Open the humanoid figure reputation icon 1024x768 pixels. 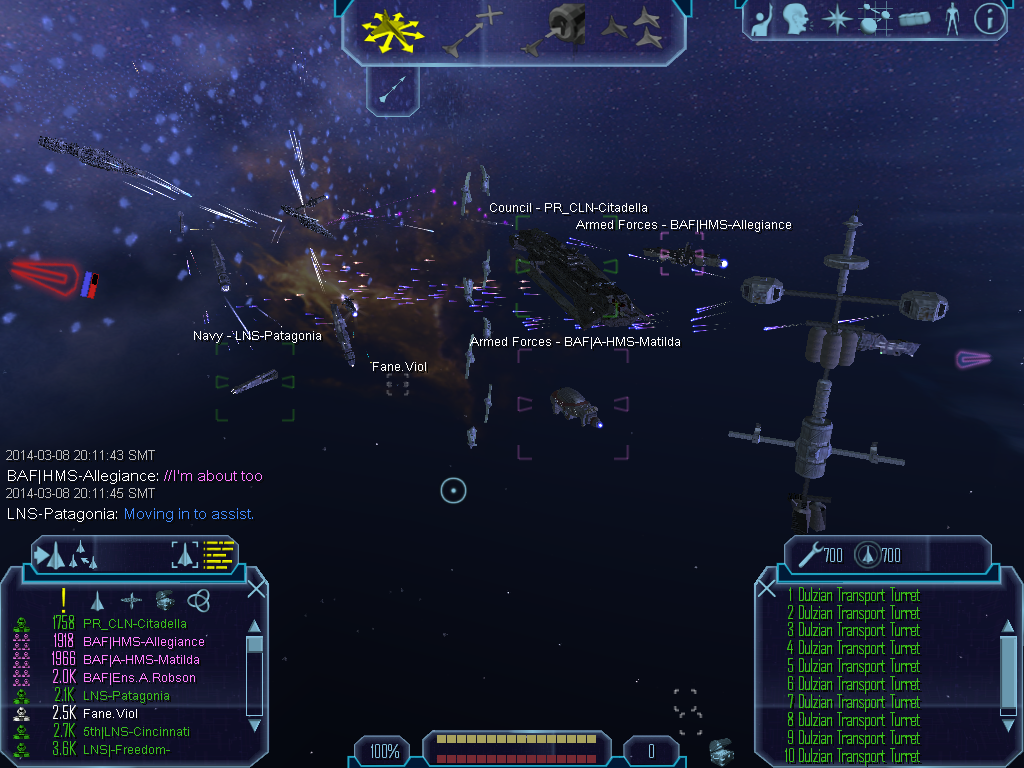coord(952,18)
